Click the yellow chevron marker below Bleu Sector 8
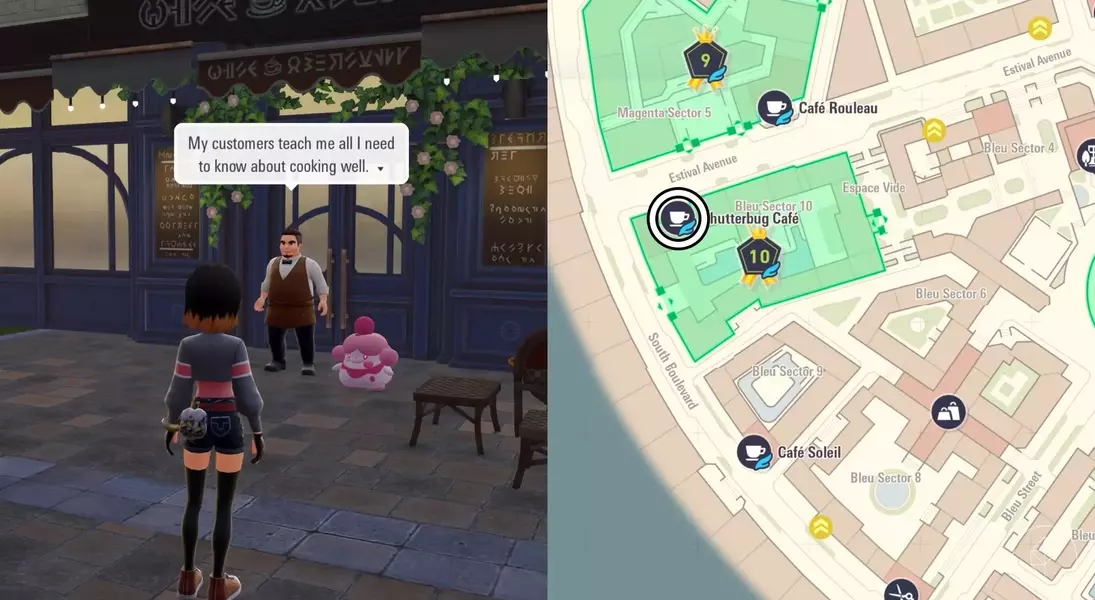Viewport: 1095px width, 600px height. [821, 526]
